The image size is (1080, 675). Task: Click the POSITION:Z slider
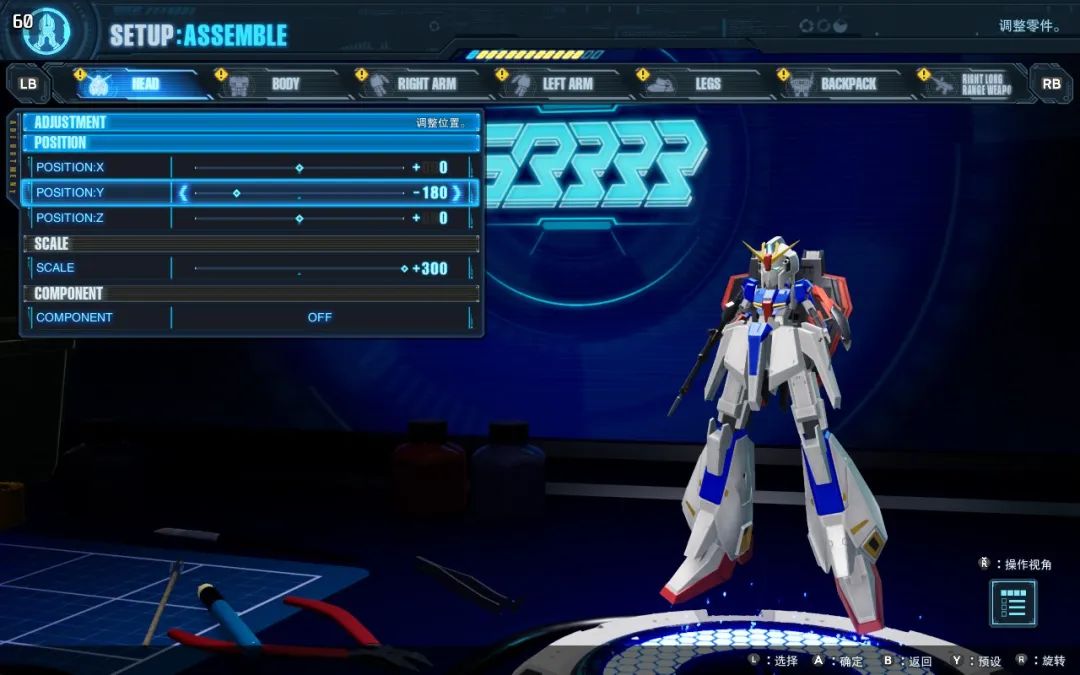pos(299,218)
